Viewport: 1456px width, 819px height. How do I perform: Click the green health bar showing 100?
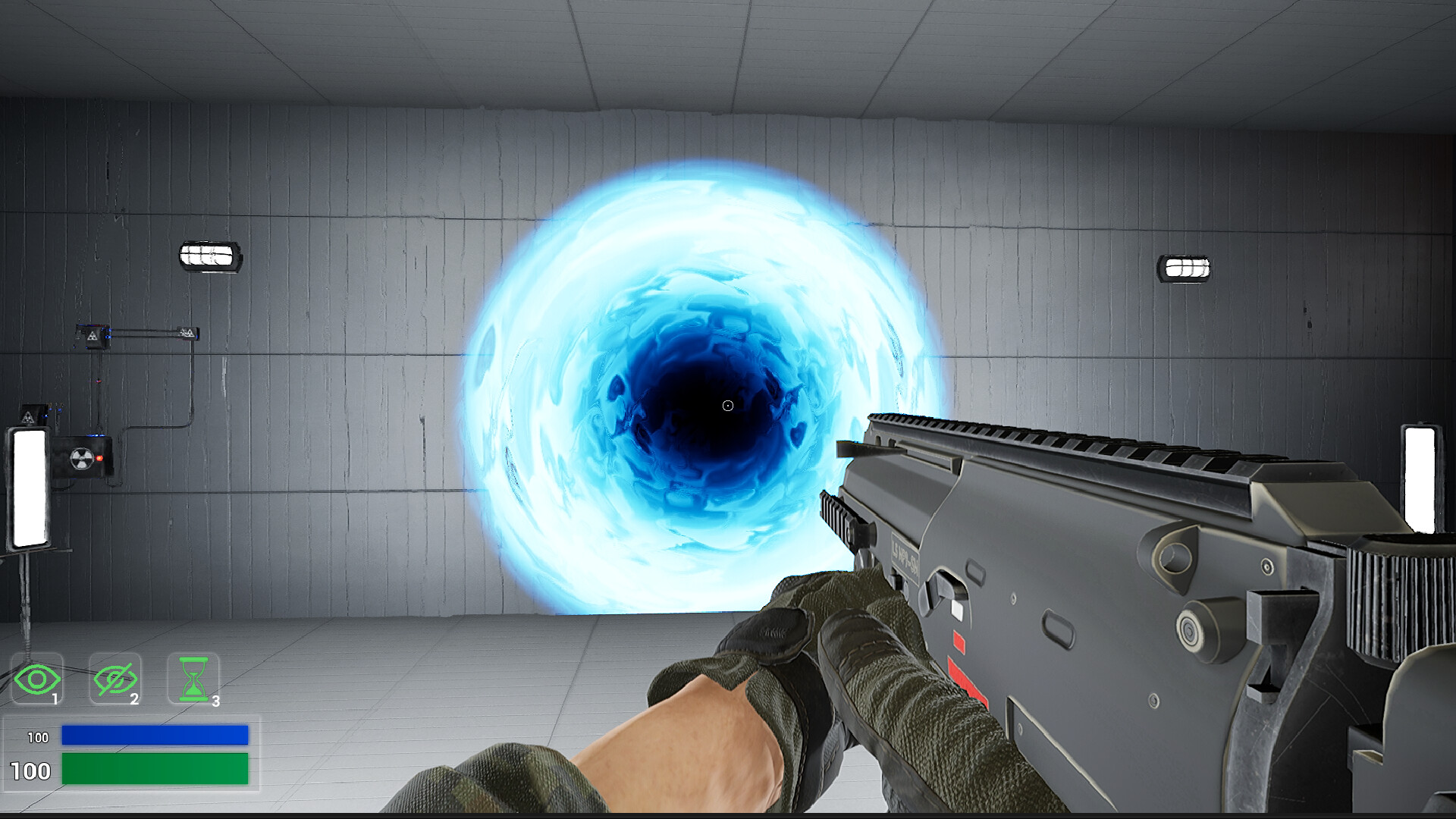(x=155, y=770)
